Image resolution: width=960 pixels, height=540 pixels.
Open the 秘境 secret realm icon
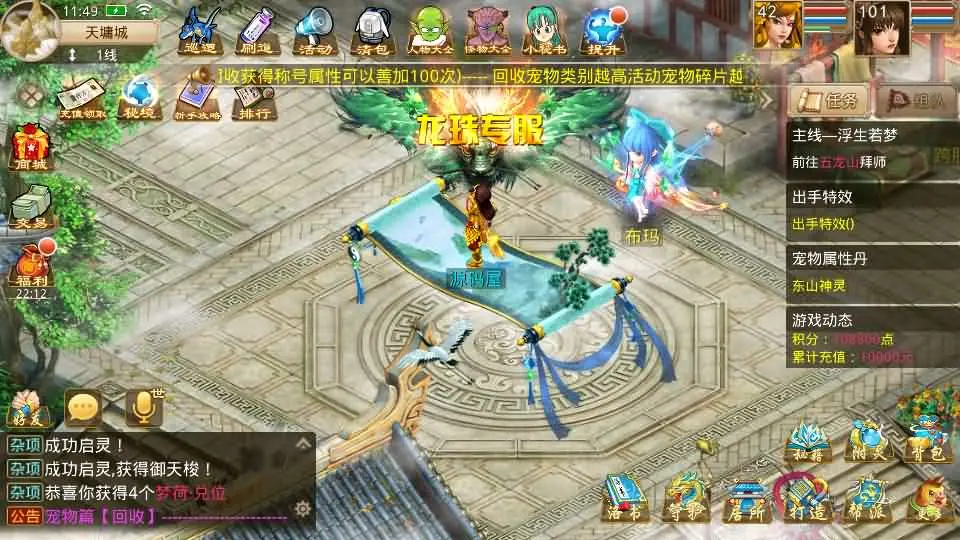pyautogui.click(x=138, y=98)
